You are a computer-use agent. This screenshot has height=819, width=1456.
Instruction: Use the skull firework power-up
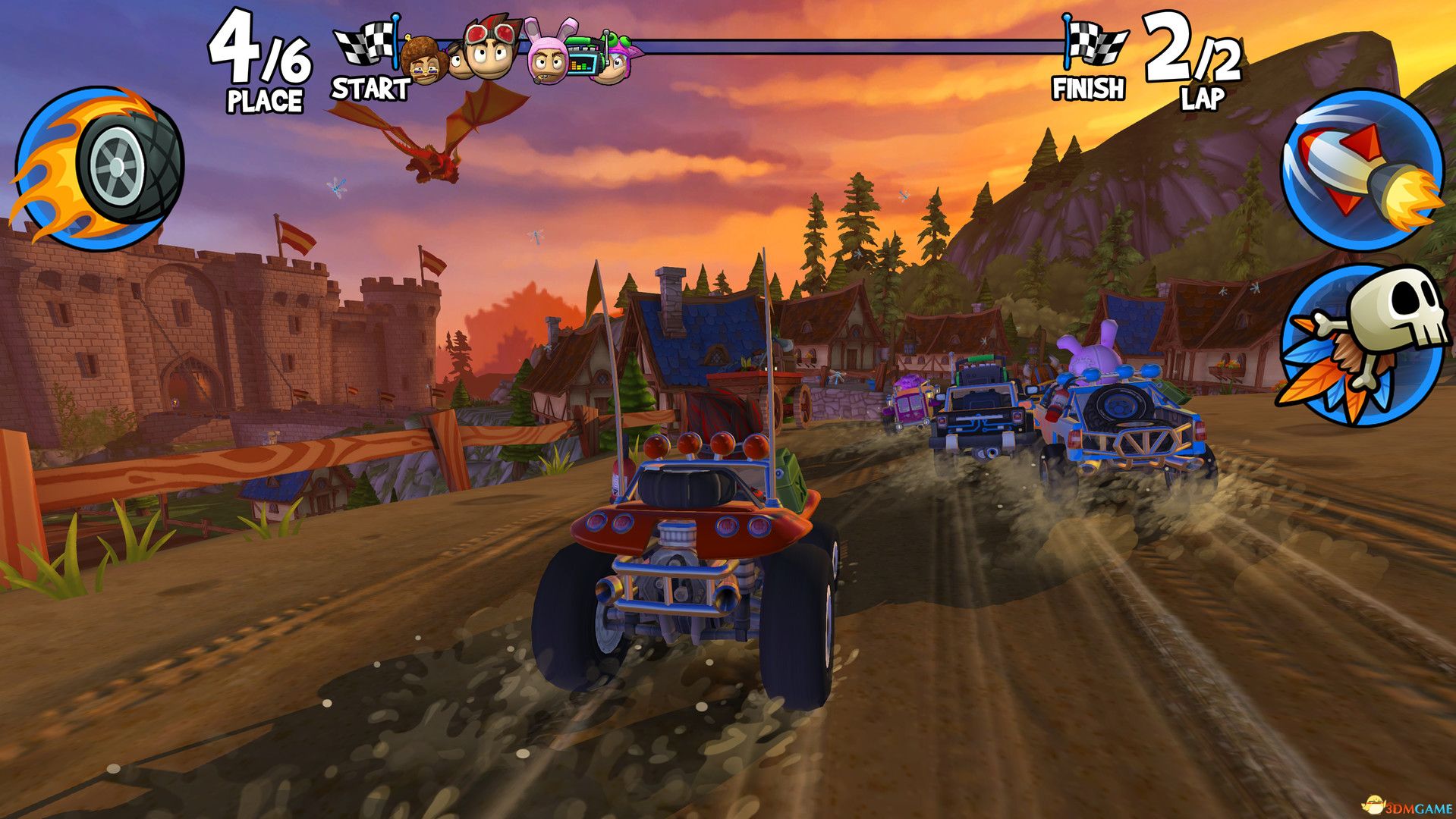1362,349
